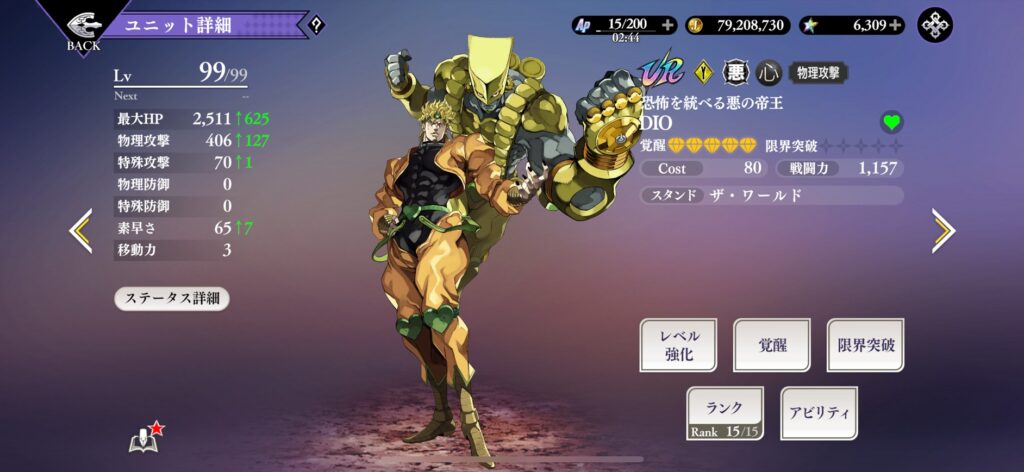Open the アビリティ ability menu
1024x472 pixels.
[x=818, y=413]
